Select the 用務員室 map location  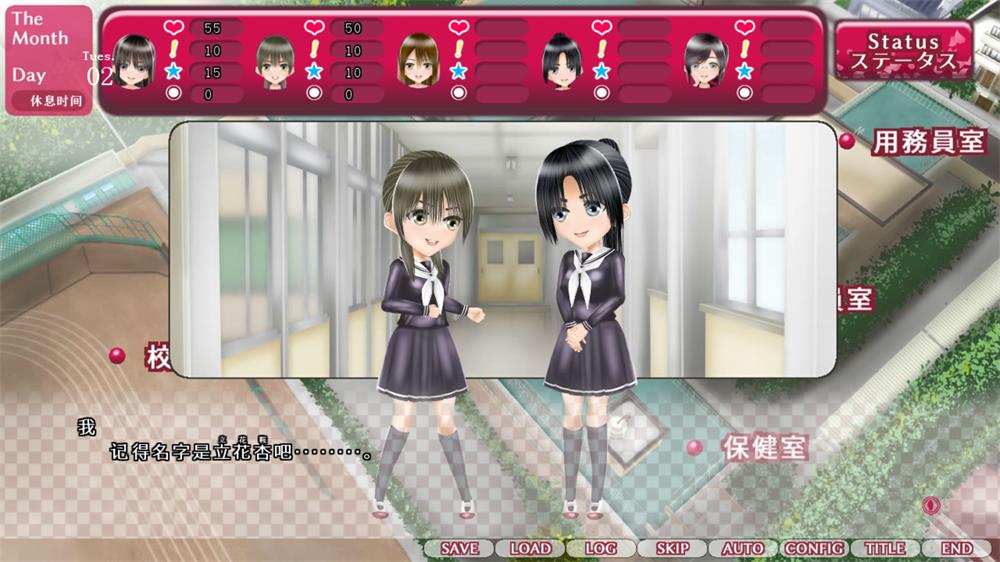click(929, 141)
